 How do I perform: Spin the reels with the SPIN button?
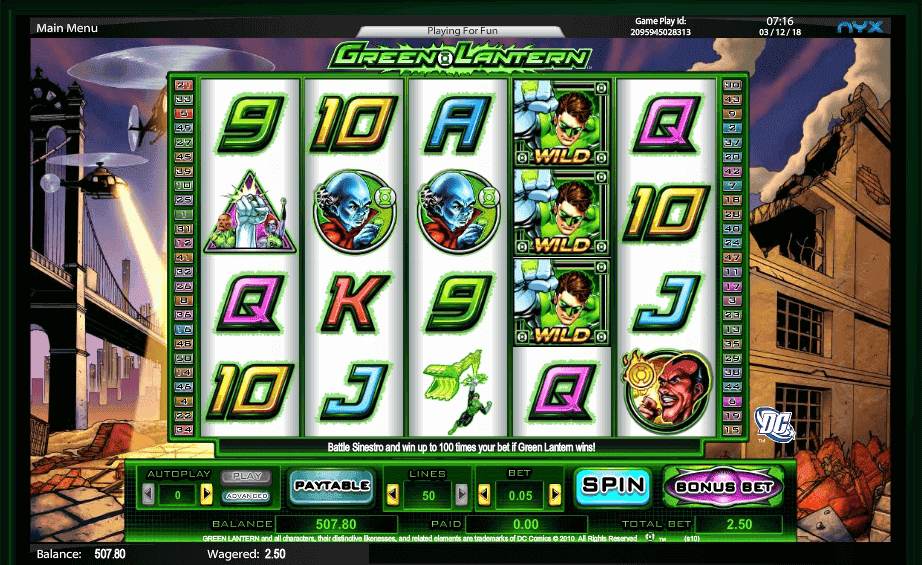click(x=612, y=486)
